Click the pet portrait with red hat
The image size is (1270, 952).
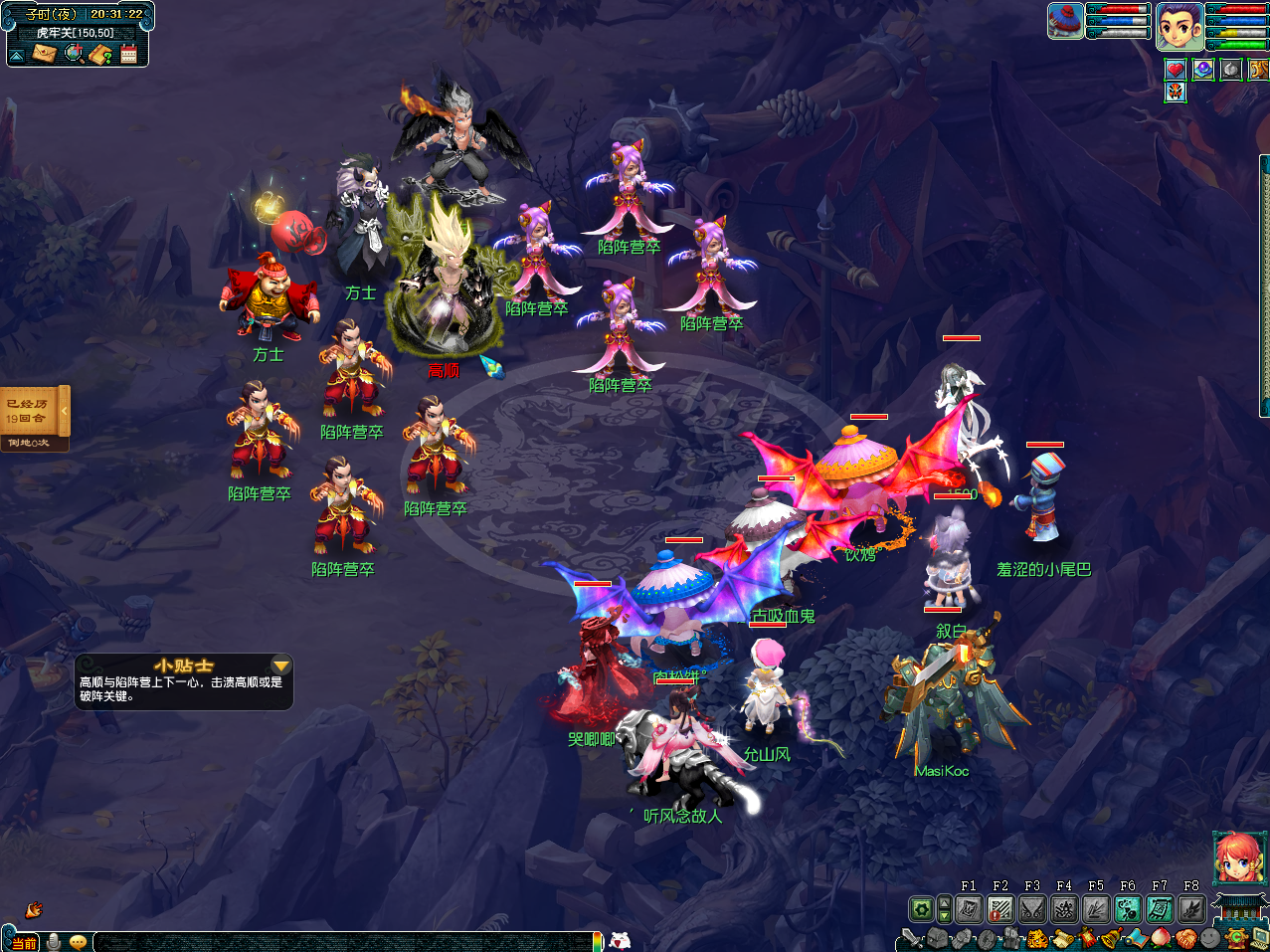(1065, 21)
